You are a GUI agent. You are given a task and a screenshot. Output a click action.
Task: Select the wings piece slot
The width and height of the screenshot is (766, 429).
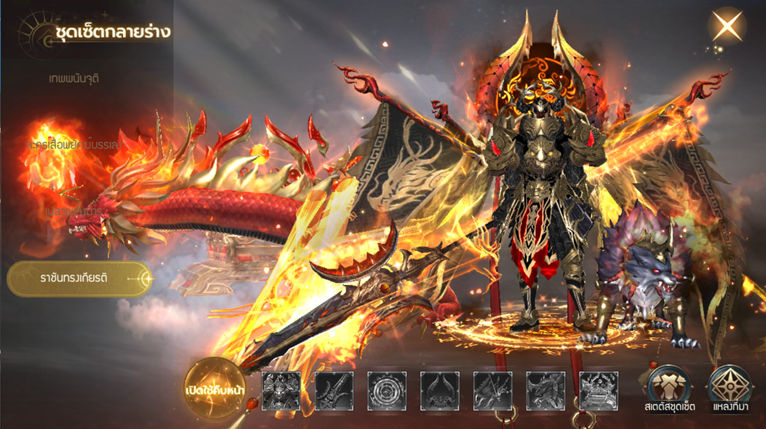[493, 391]
